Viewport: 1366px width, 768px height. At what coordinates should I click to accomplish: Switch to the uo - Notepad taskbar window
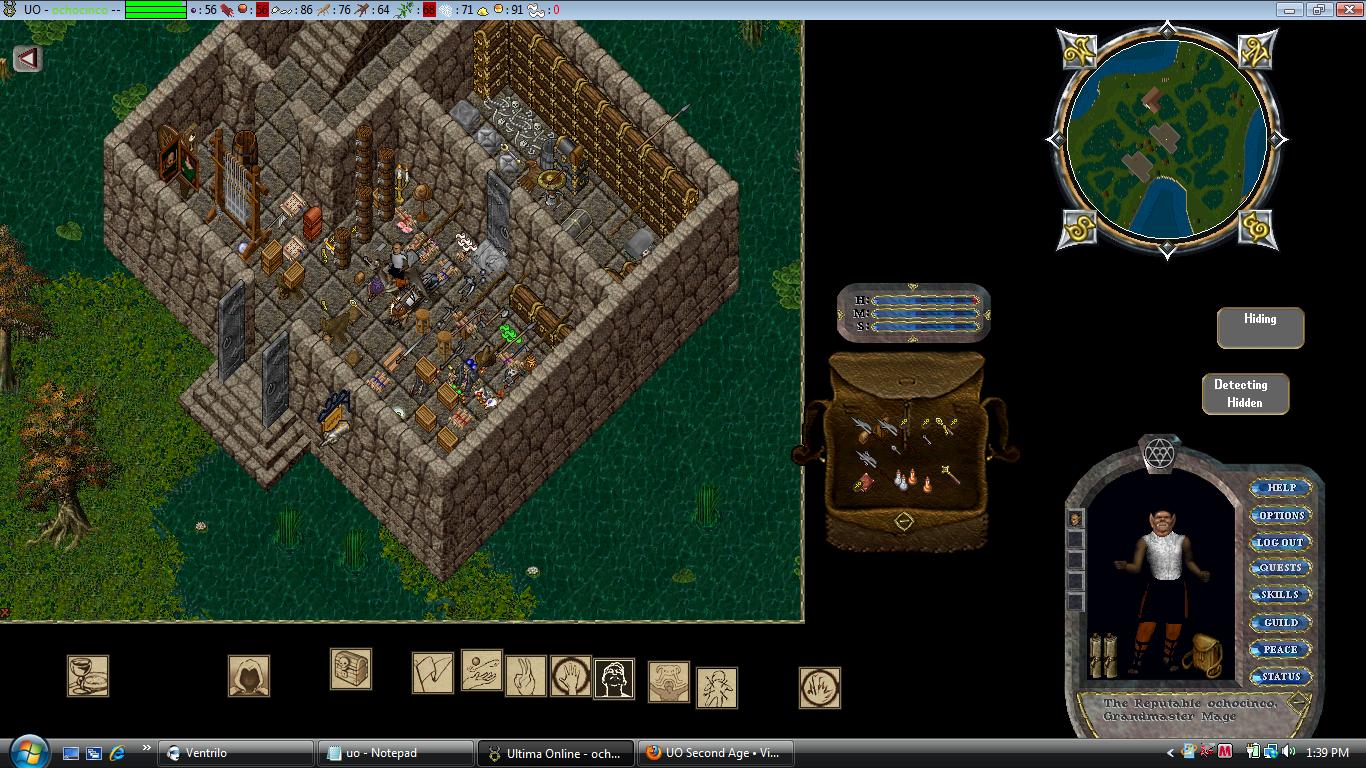coord(395,753)
